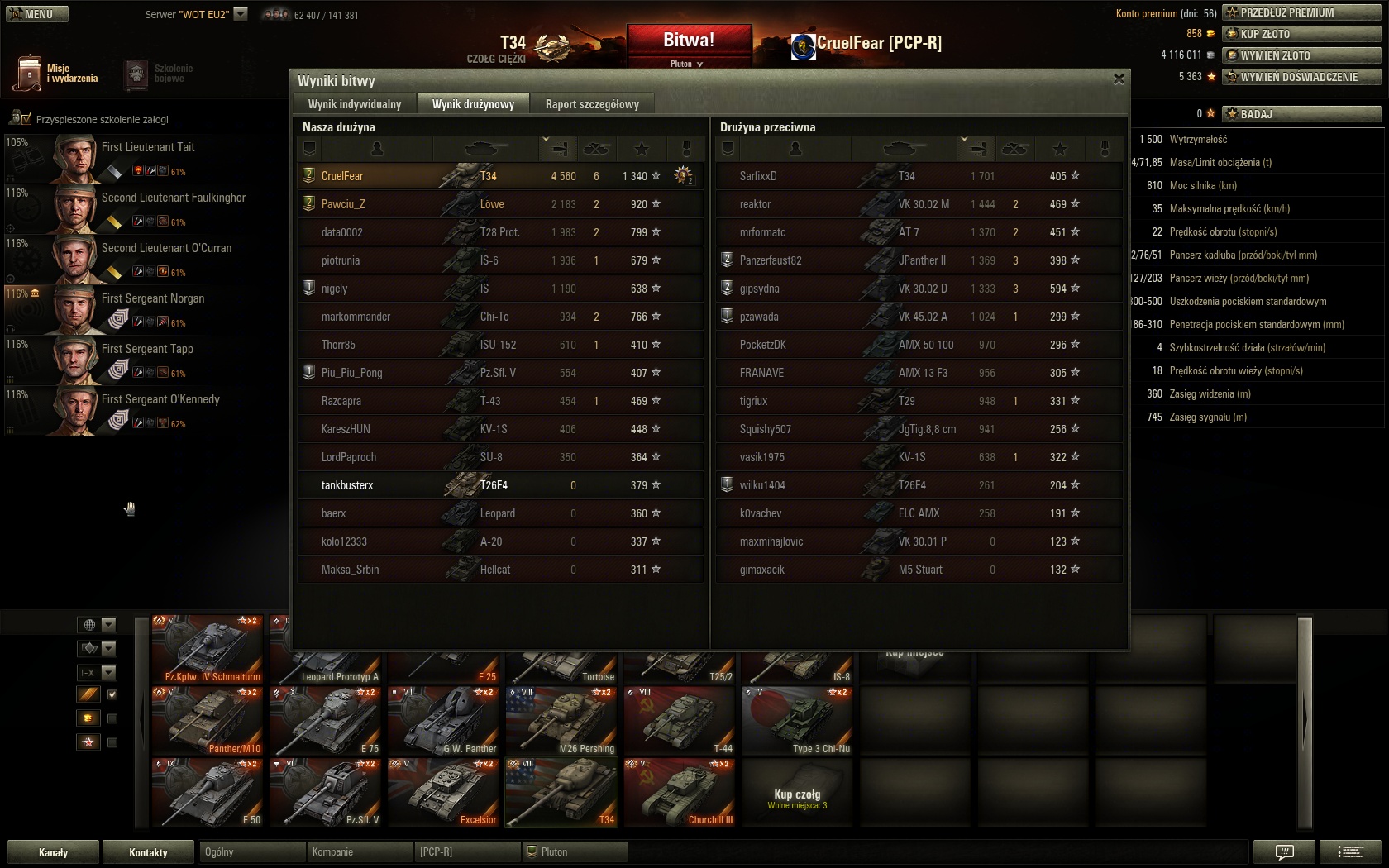Open Wymień doświadczenie conversion
Screen dimensions: 1389x868
pos(1301,77)
